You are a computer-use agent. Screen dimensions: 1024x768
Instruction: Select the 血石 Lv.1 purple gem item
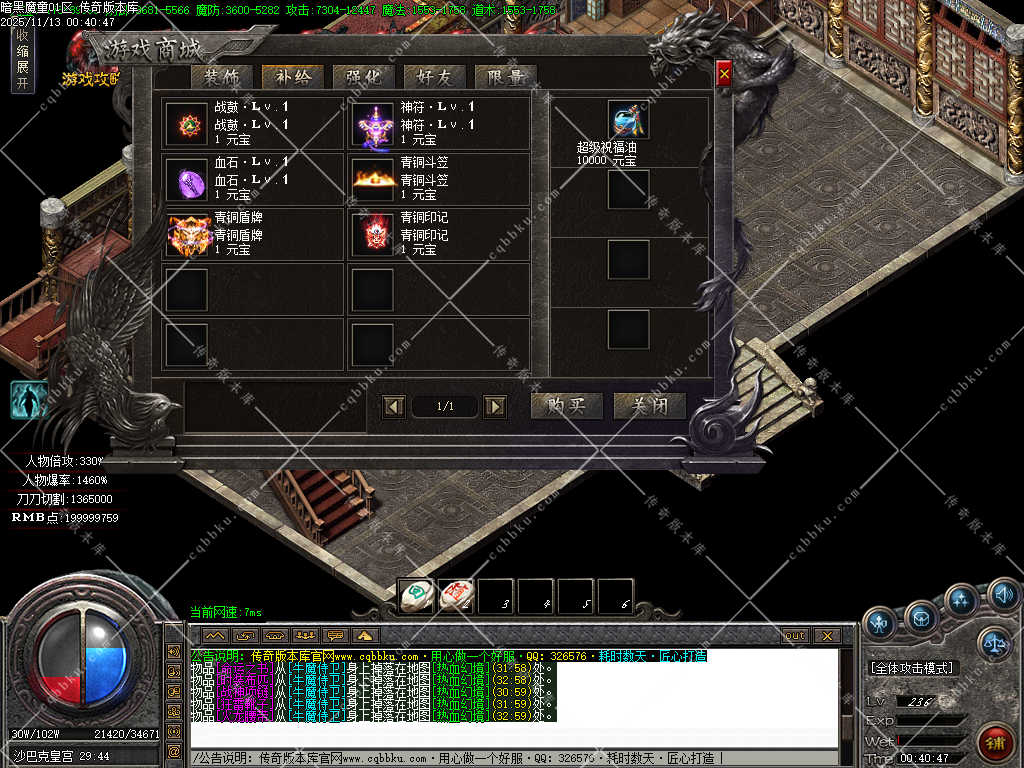pos(186,180)
